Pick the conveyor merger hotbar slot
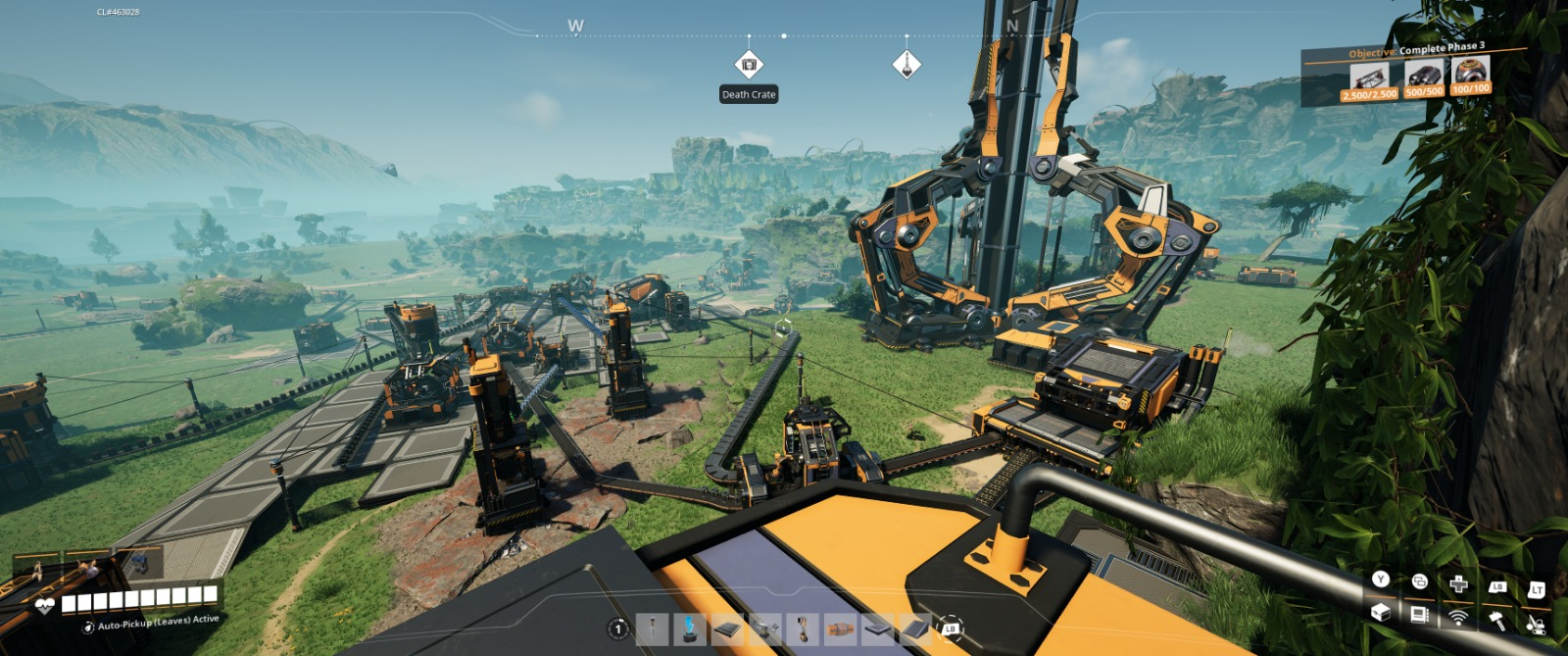 (765, 629)
